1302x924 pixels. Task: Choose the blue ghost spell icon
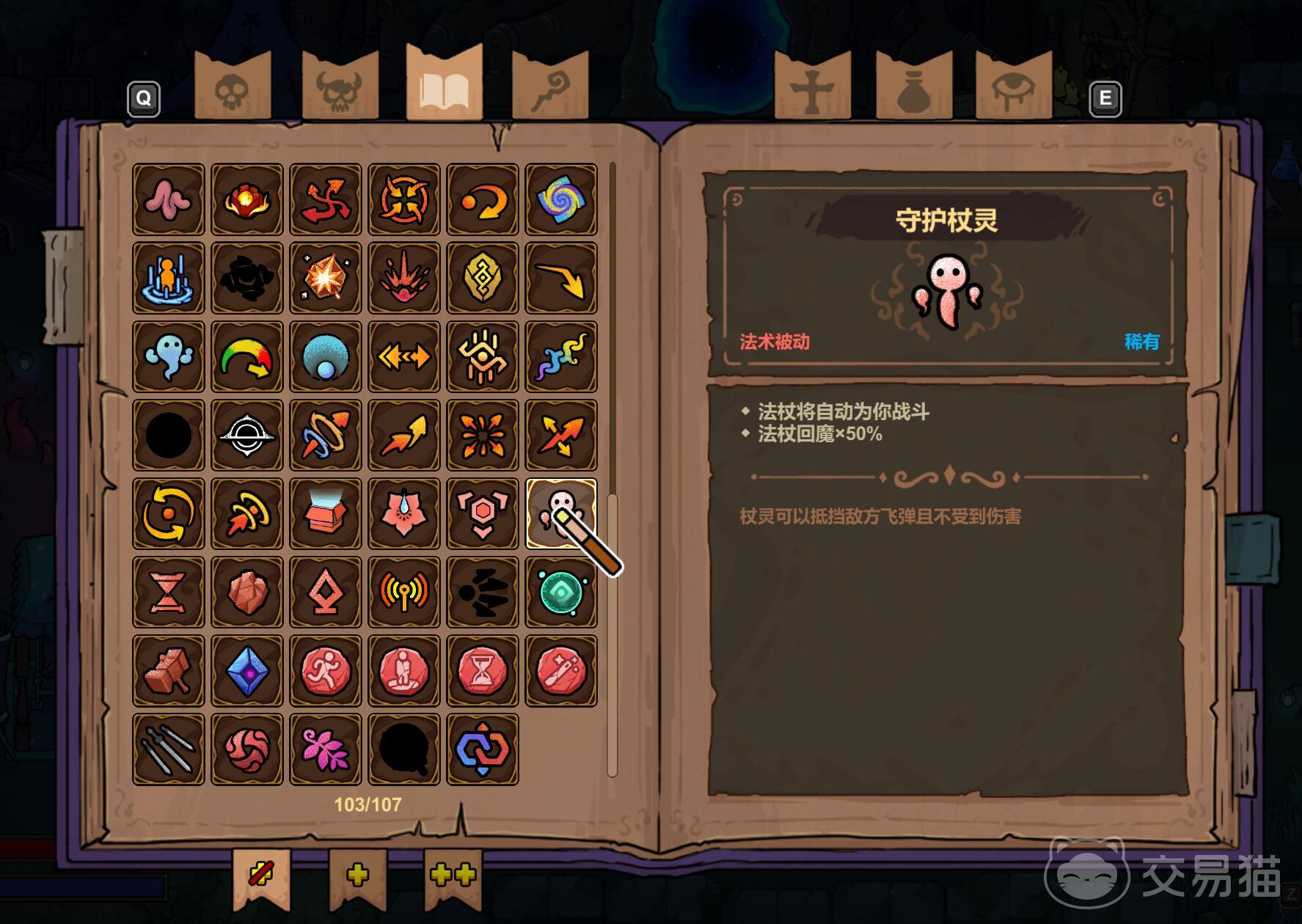tap(169, 356)
